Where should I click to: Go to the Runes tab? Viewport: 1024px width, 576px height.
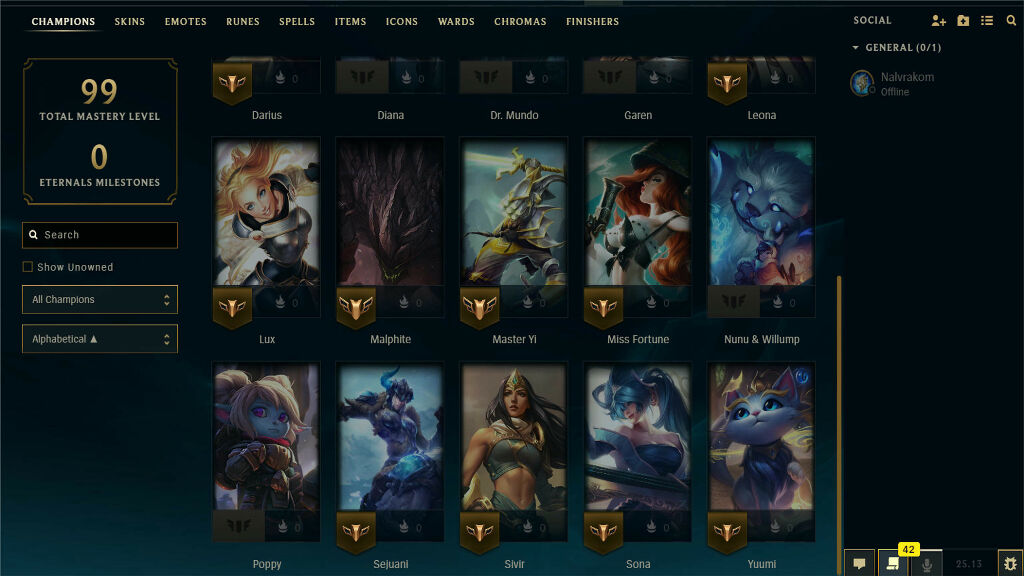(x=242, y=21)
